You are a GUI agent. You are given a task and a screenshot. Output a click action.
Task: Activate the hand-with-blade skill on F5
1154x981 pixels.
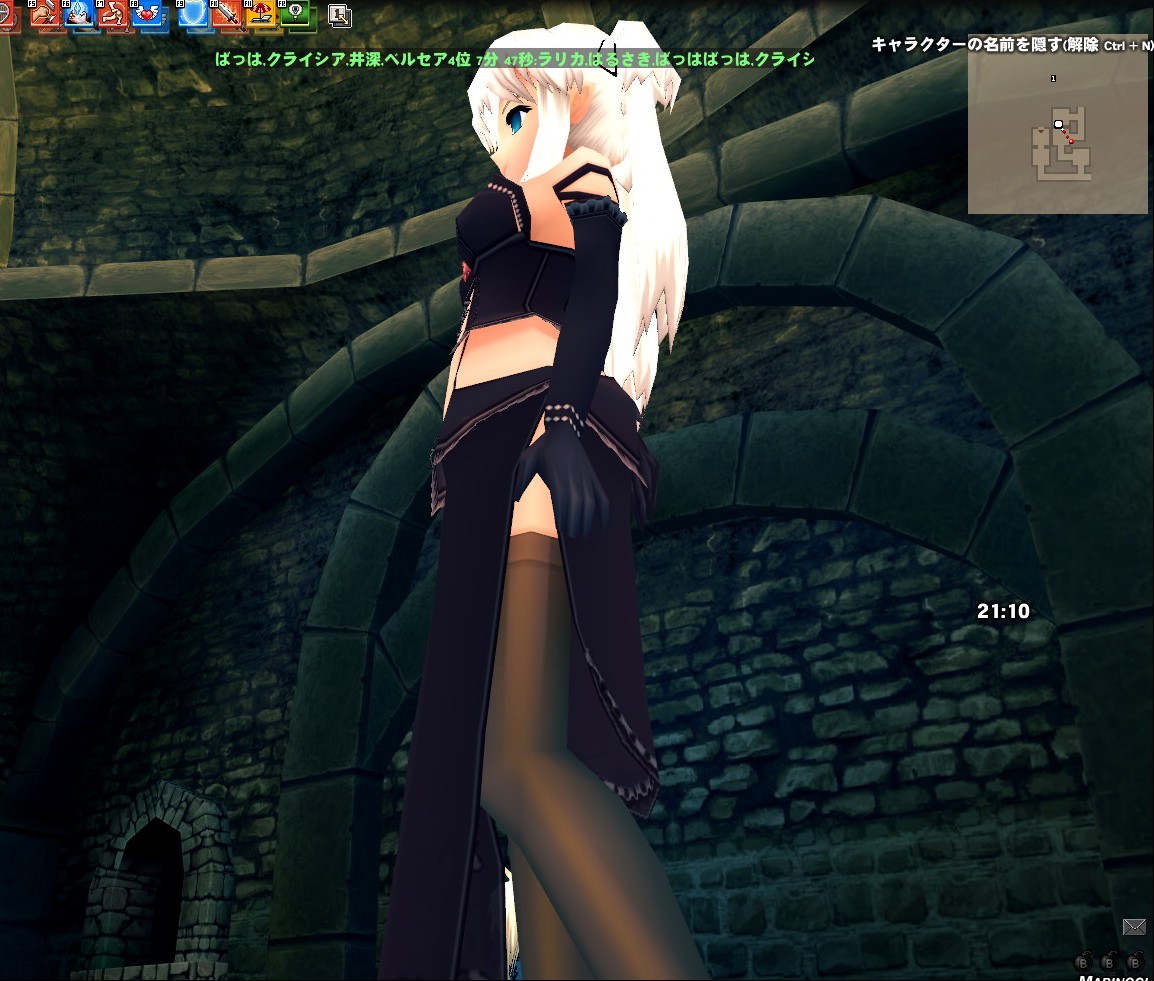(46, 14)
